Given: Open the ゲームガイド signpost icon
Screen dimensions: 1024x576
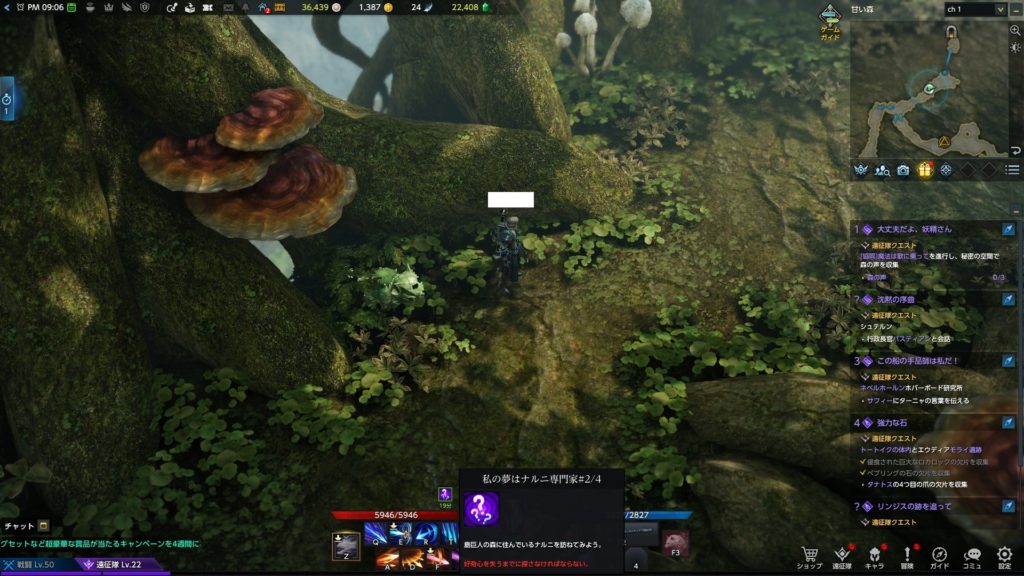Looking at the screenshot, I should 831,18.
